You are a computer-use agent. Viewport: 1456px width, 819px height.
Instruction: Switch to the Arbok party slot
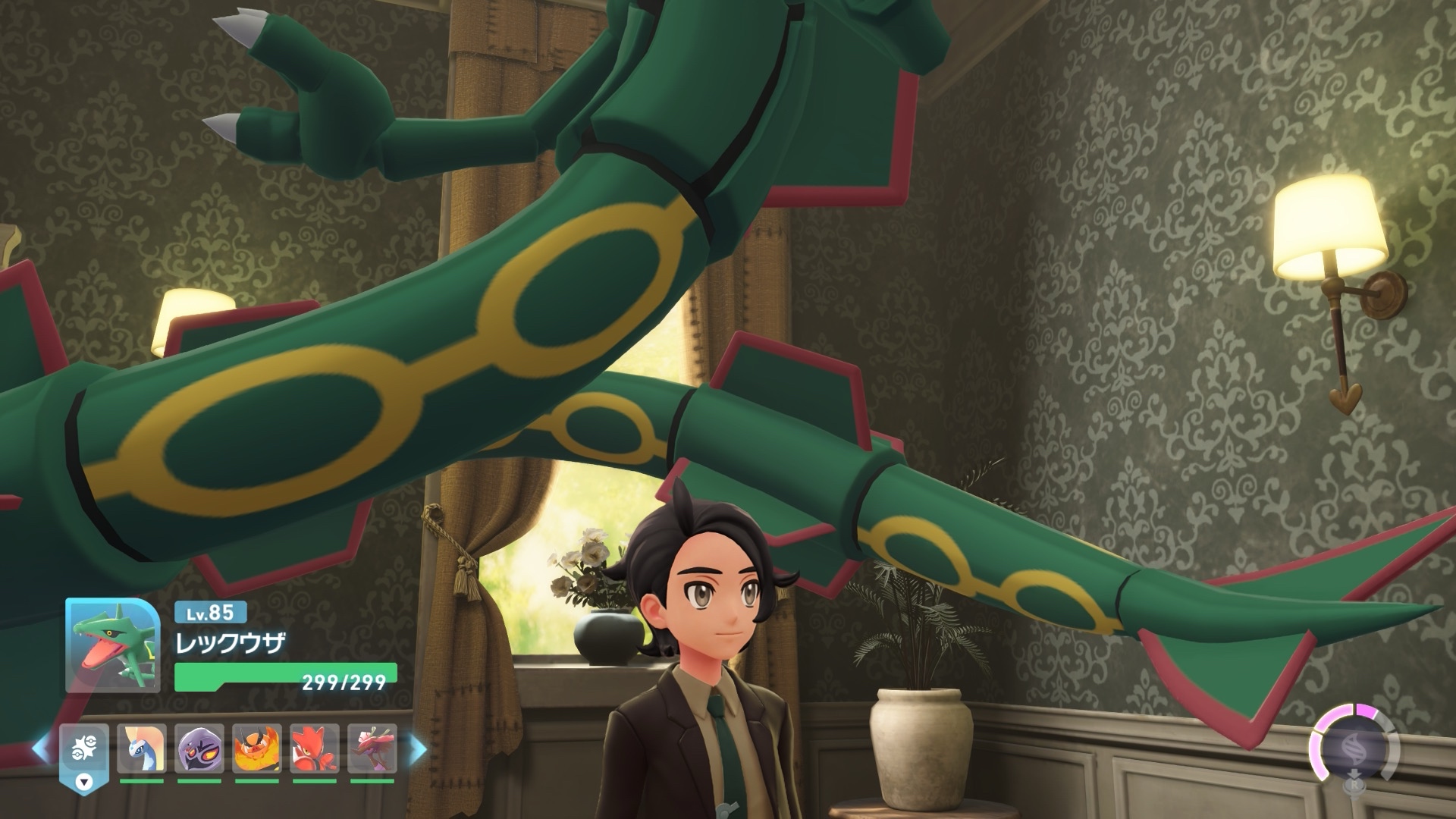[x=199, y=749]
